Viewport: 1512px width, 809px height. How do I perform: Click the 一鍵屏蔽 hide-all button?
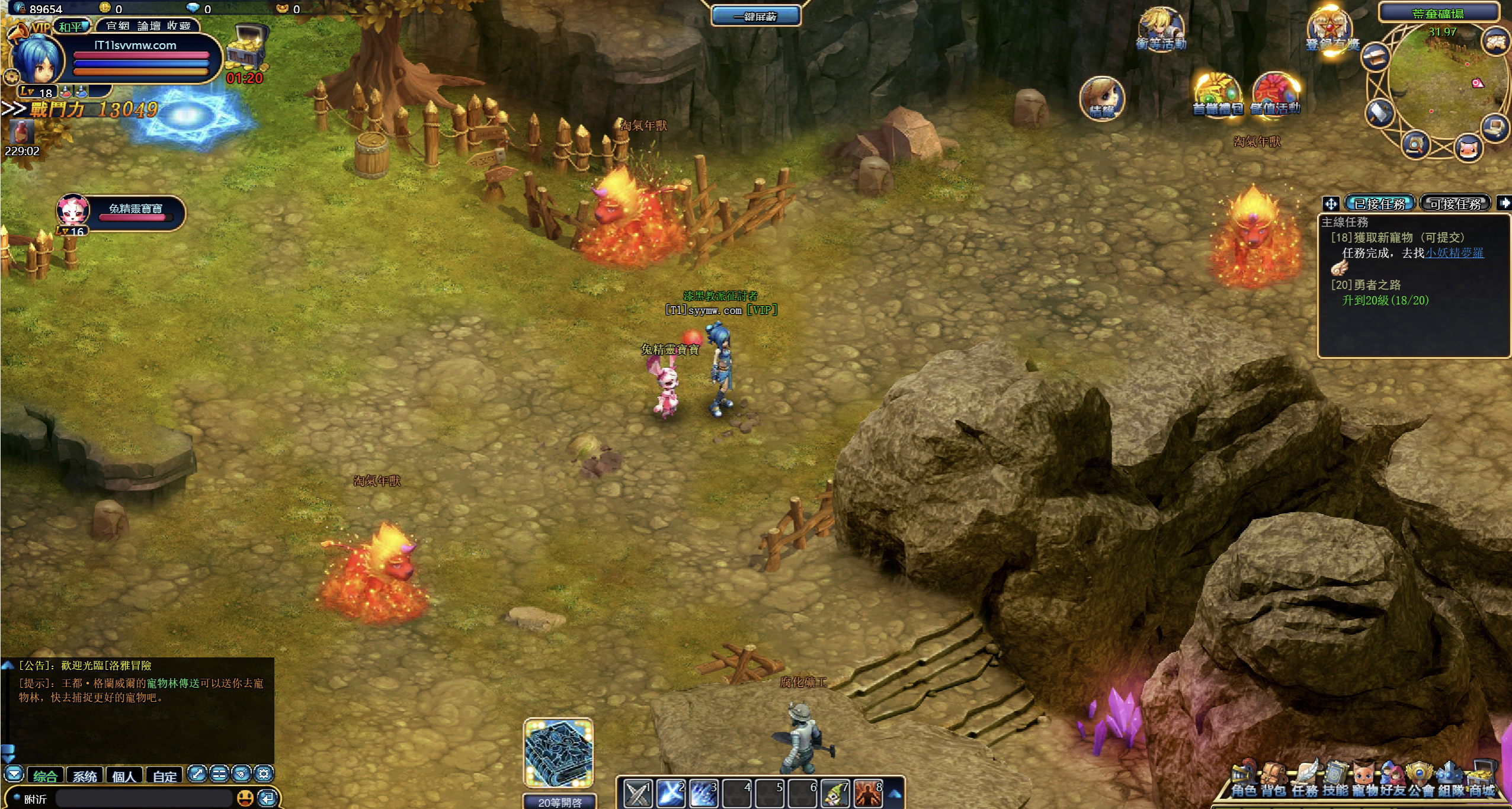(x=755, y=16)
